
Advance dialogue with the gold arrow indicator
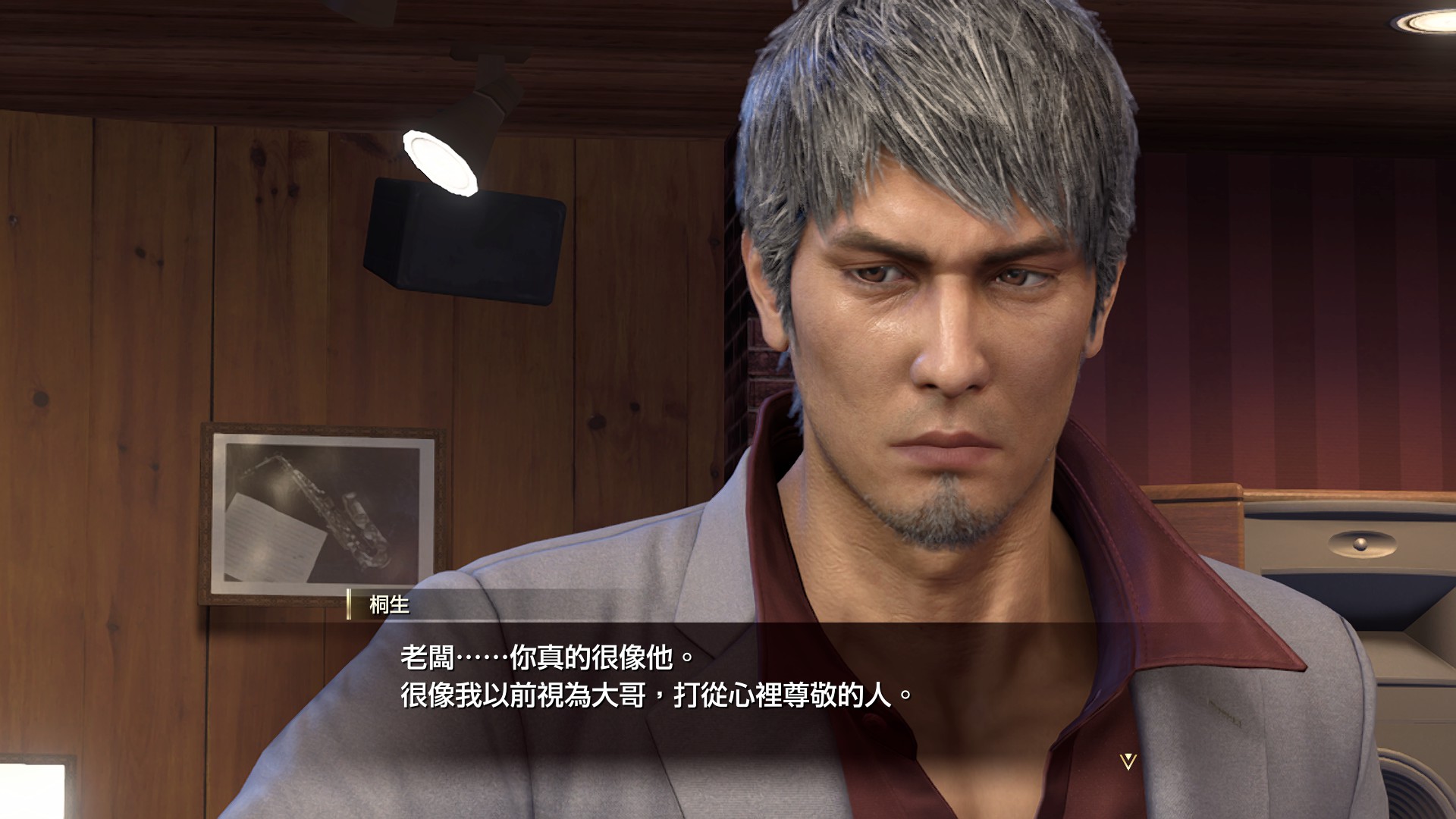point(1128,761)
